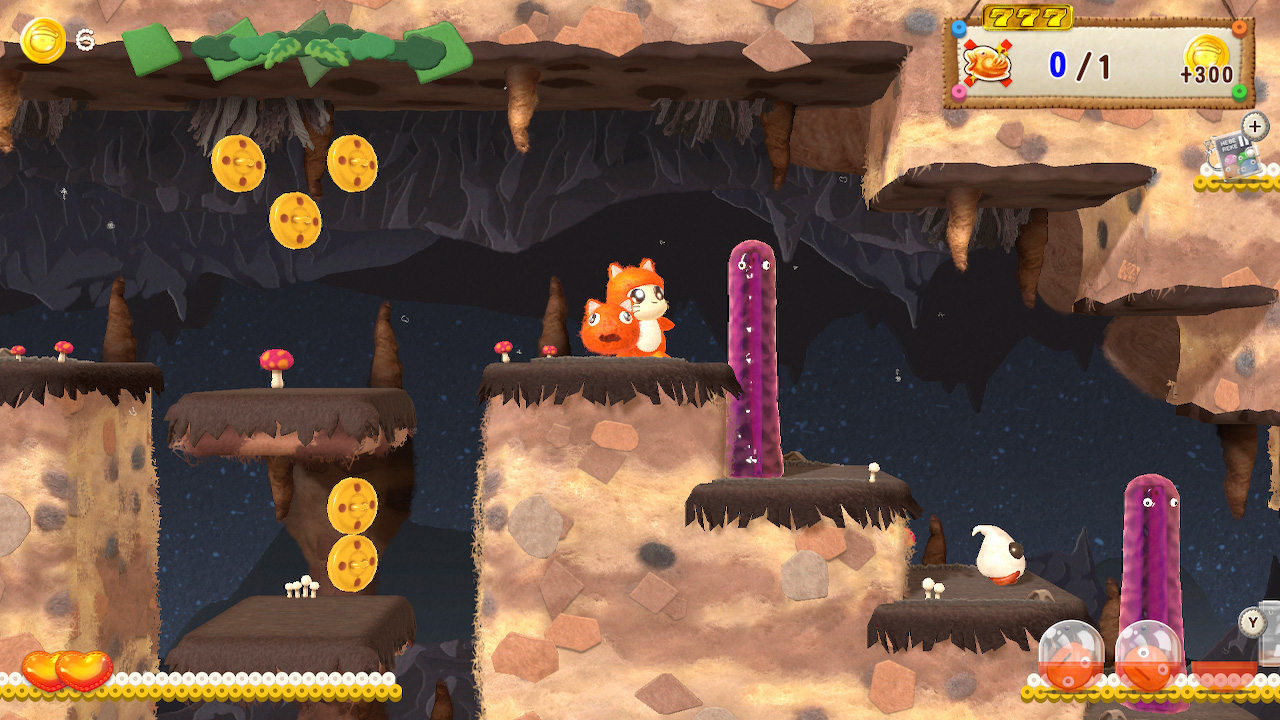
Task: Toggle the pink pin on the HUD banner
Action: (959, 93)
